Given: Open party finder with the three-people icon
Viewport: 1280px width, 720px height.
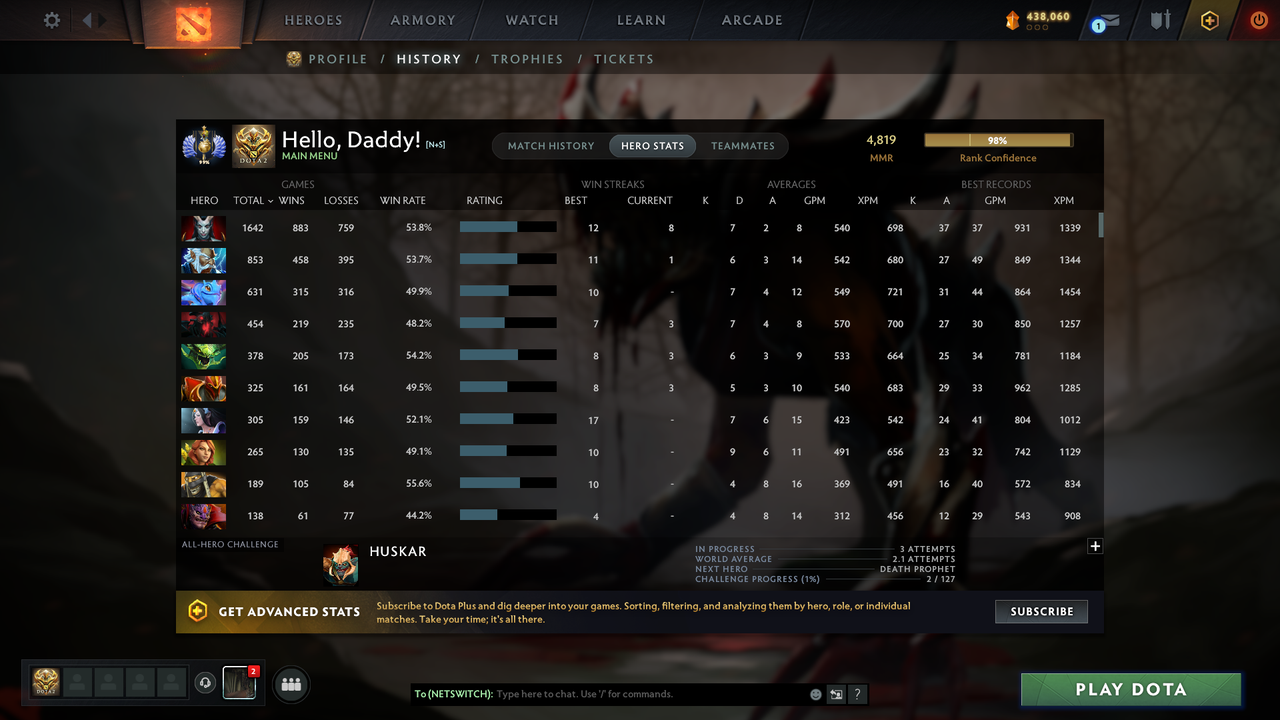Looking at the screenshot, I should coord(291,684).
